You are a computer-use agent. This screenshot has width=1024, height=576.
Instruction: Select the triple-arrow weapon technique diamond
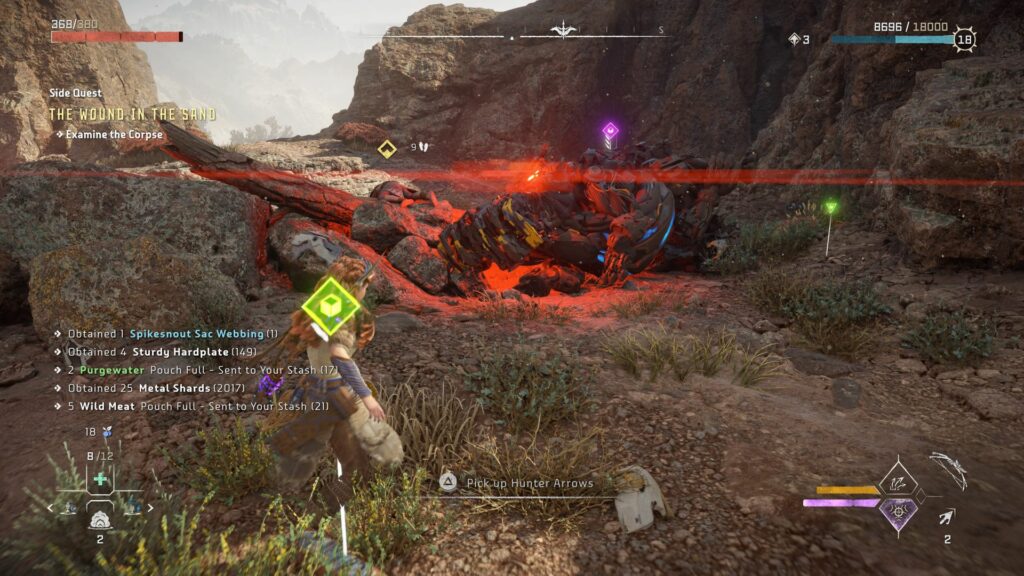tap(898, 485)
